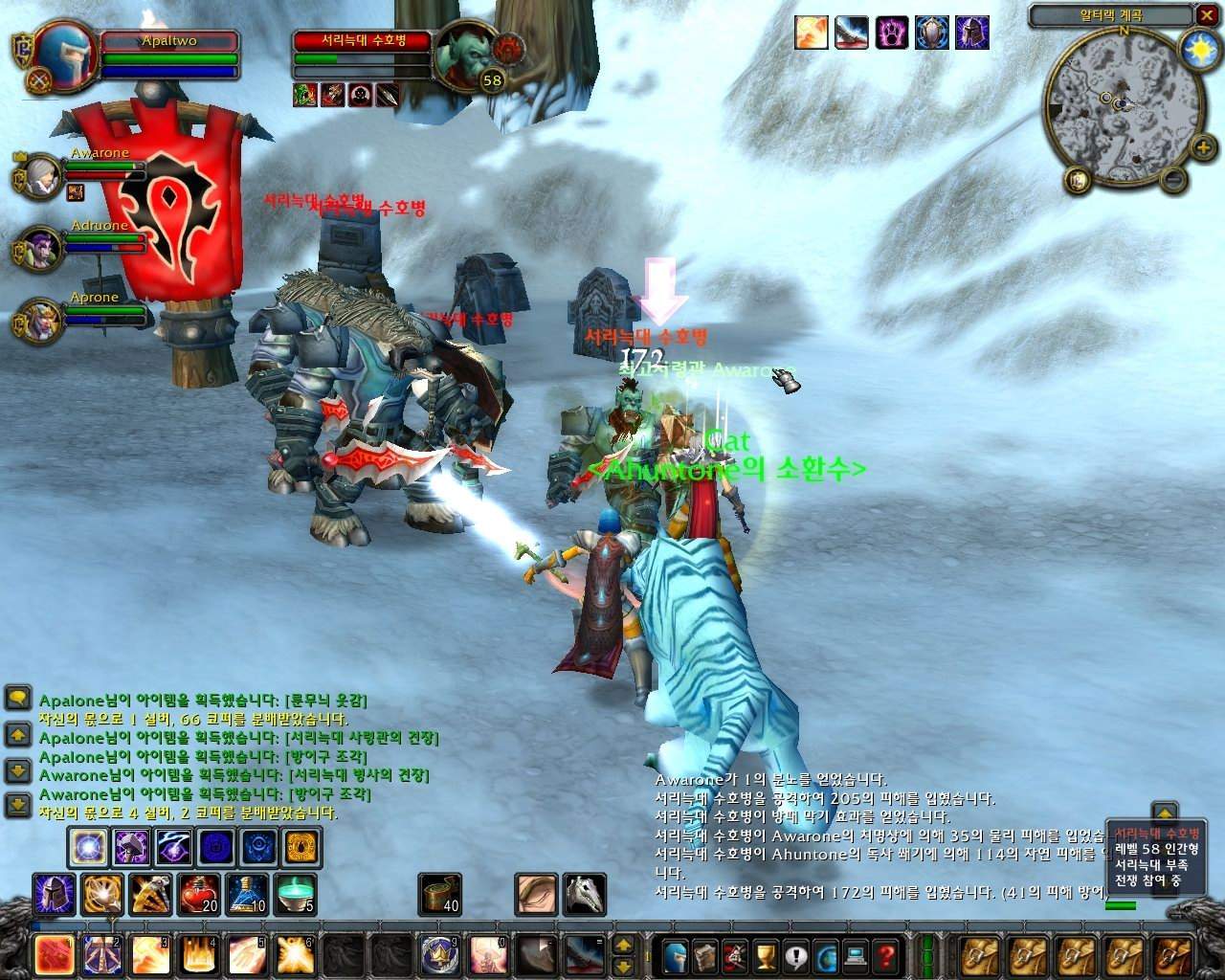
Task: Open the quest log chalice button
Action: [x=765, y=954]
